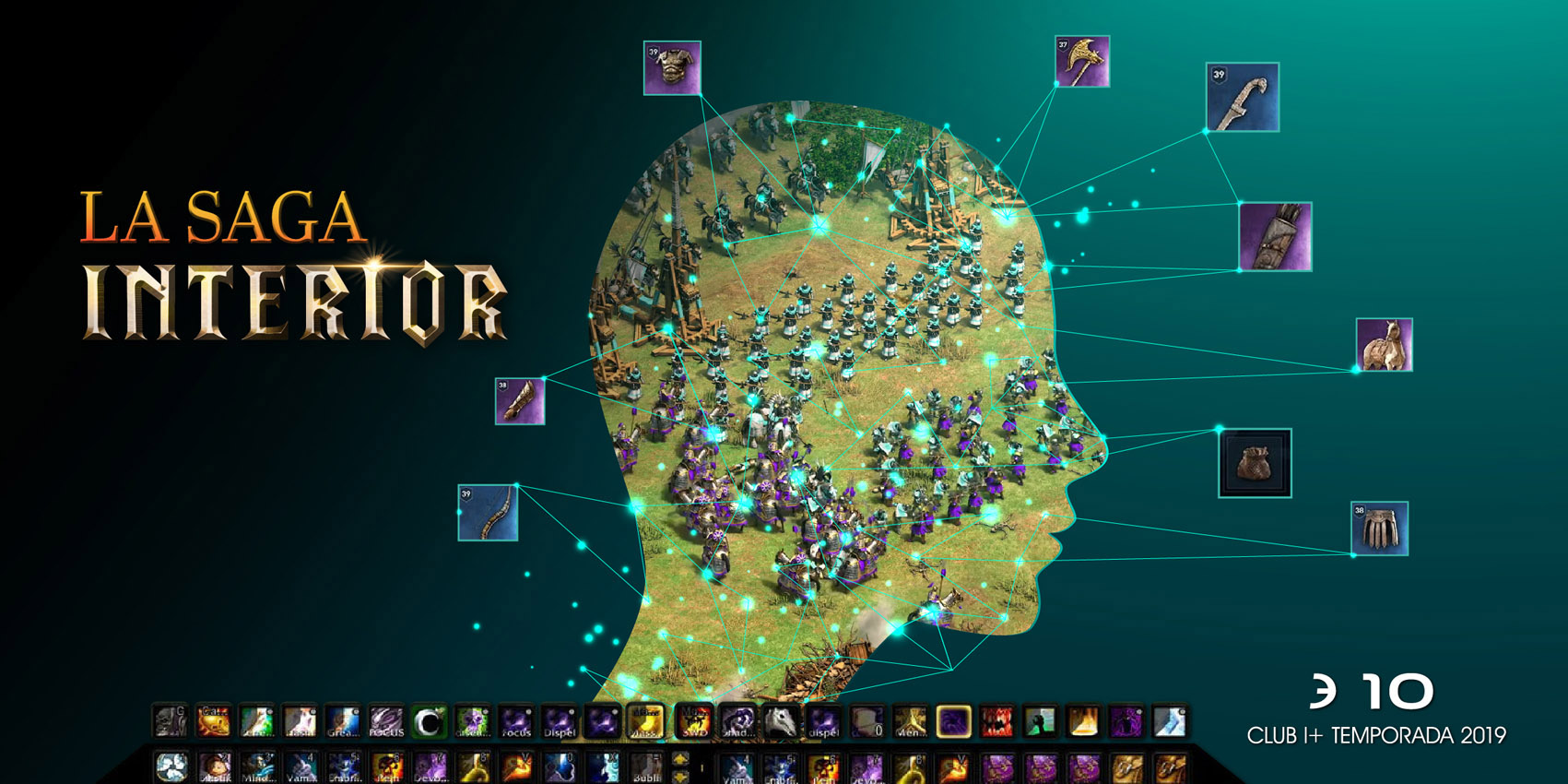The height and width of the screenshot is (784, 1568).
Task: Choose the curved saber item icon
Action: [1242, 97]
